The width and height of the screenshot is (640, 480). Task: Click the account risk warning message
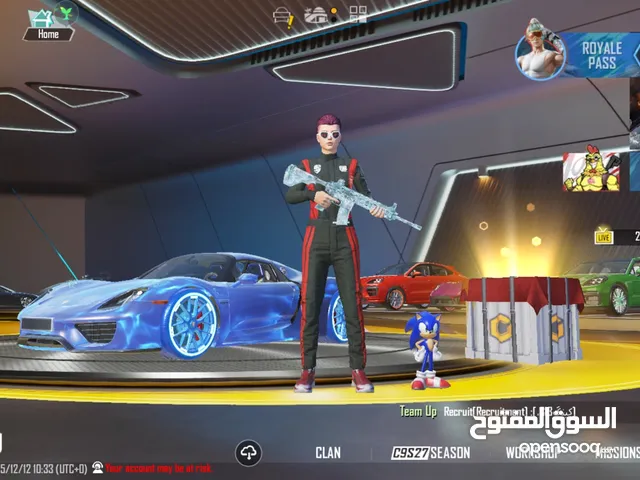click(x=159, y=467)
